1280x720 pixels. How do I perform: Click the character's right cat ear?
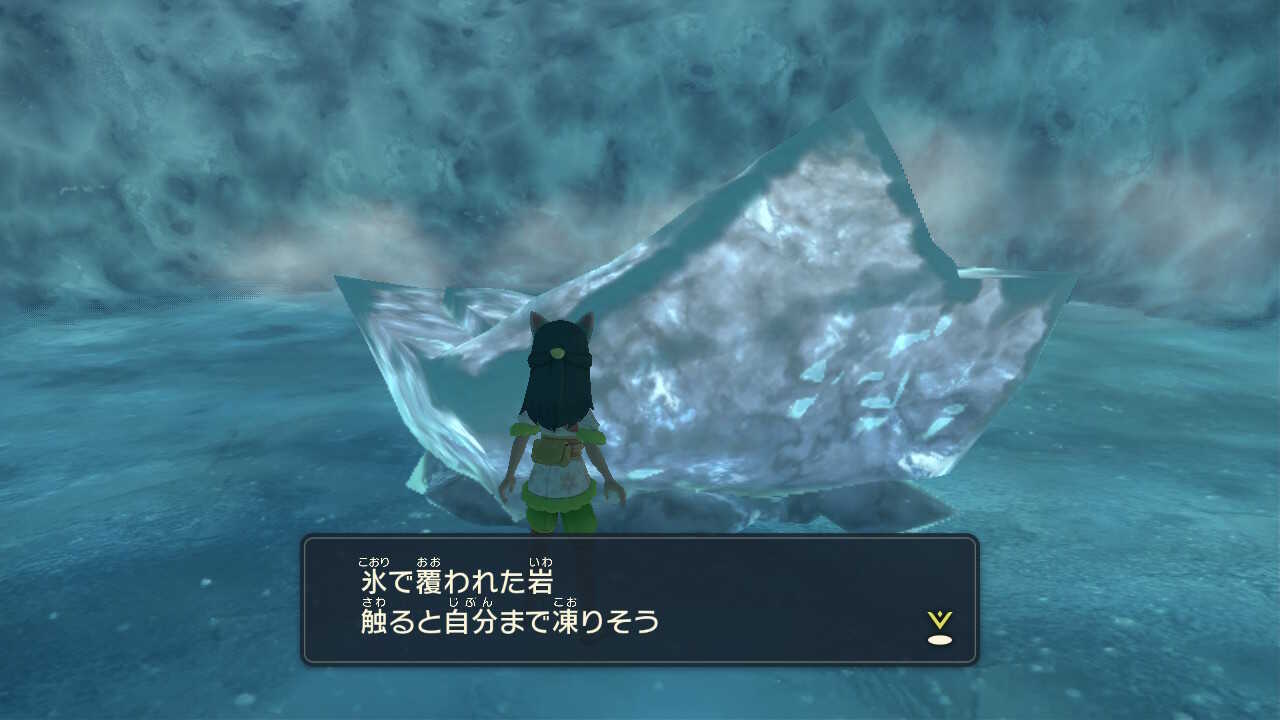(x=586, y=323)
